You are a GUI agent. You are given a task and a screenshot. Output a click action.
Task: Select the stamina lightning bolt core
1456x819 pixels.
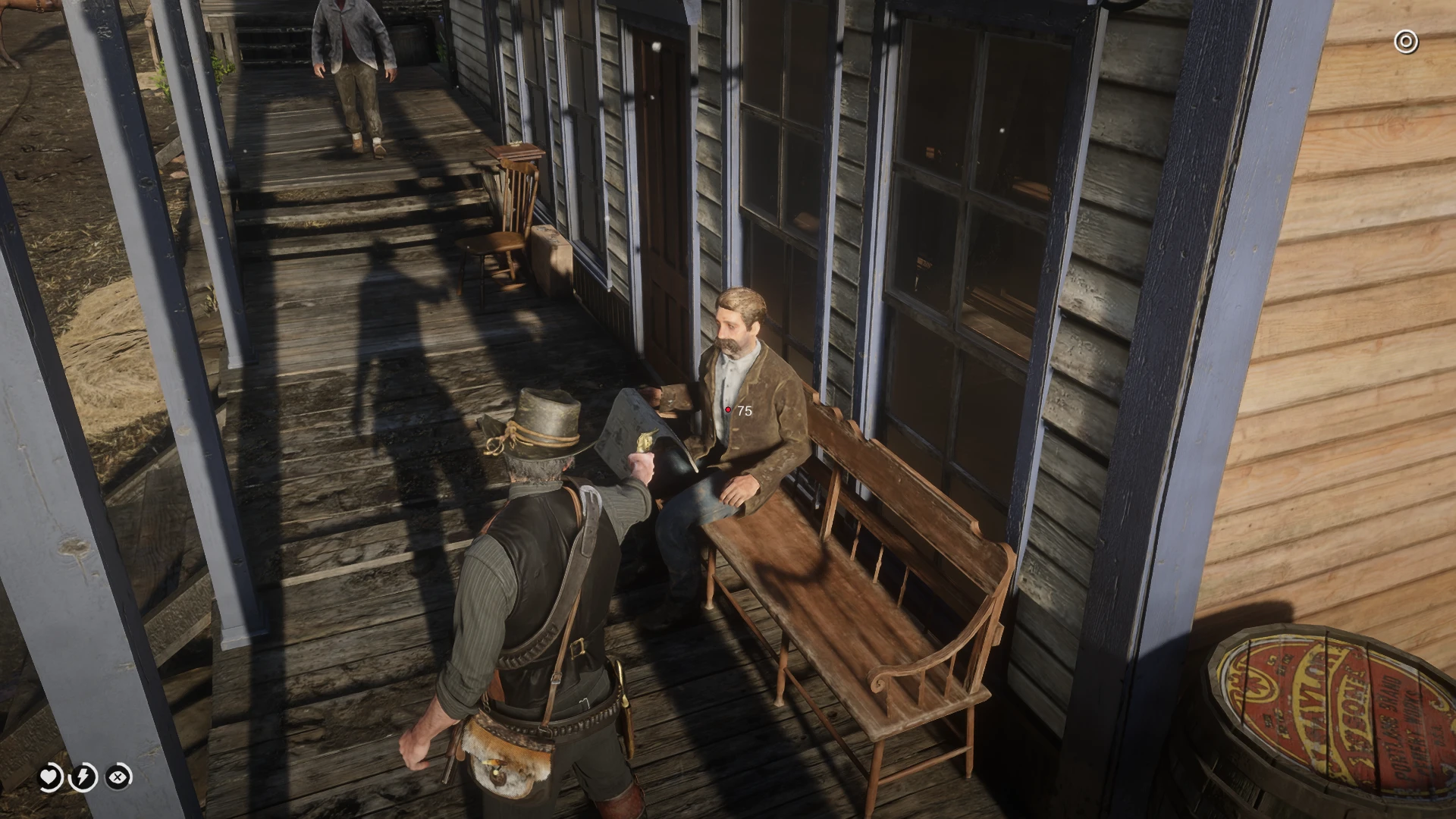pos(83,777)
